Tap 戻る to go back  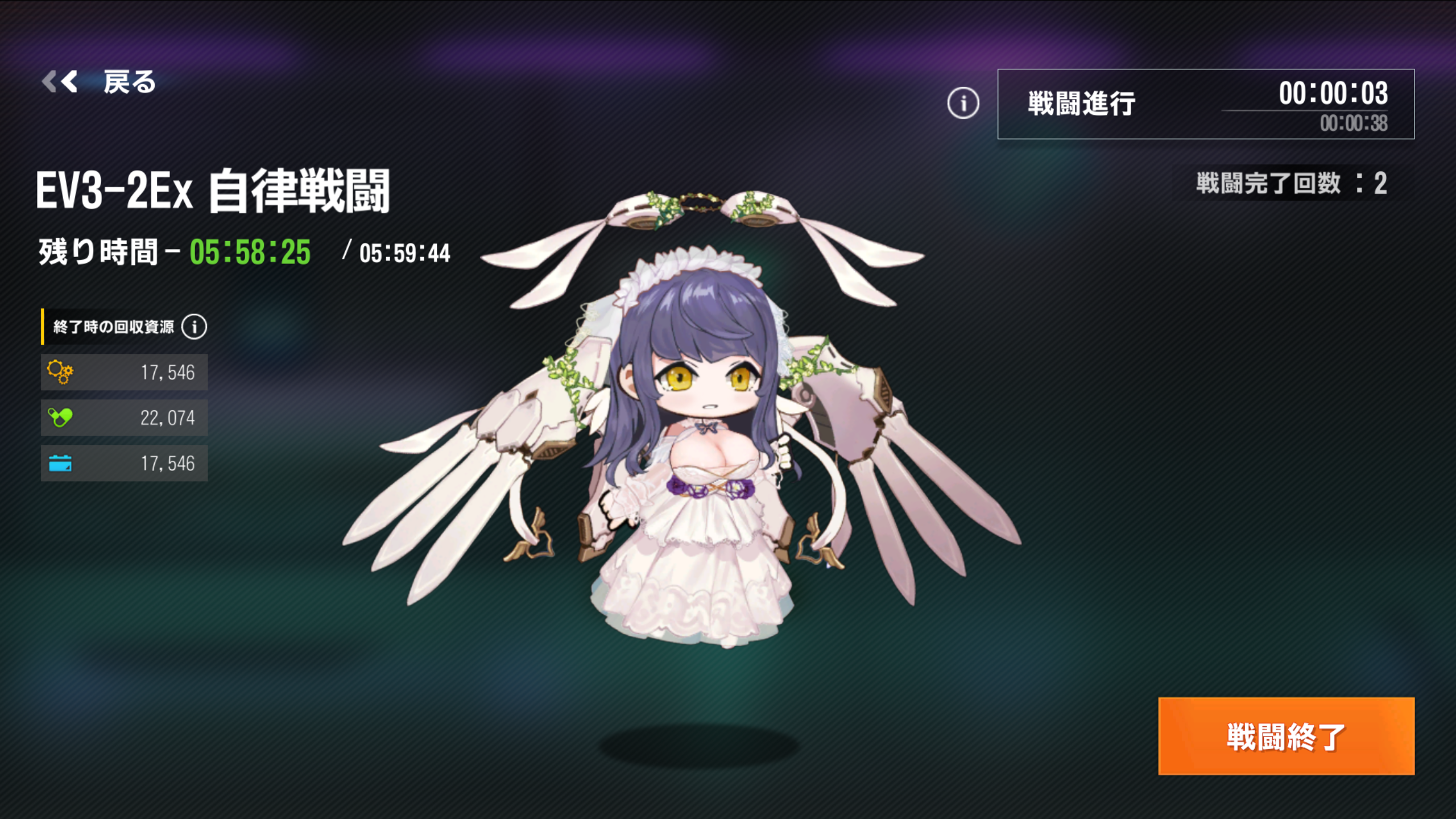coord(128,83)
